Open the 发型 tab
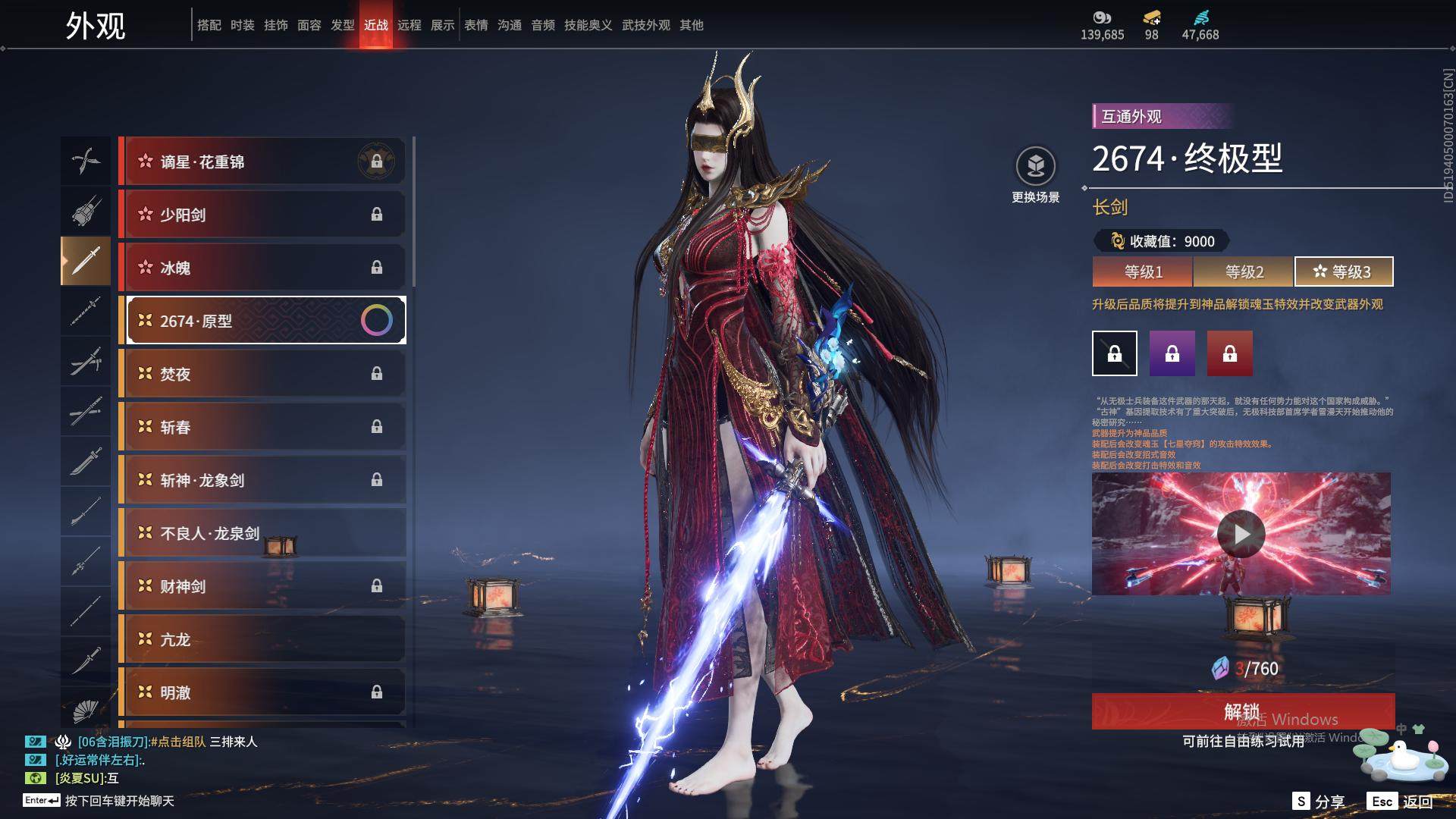Image resolution: width=1456 pixels, height=819 pixels. [343, 25]
